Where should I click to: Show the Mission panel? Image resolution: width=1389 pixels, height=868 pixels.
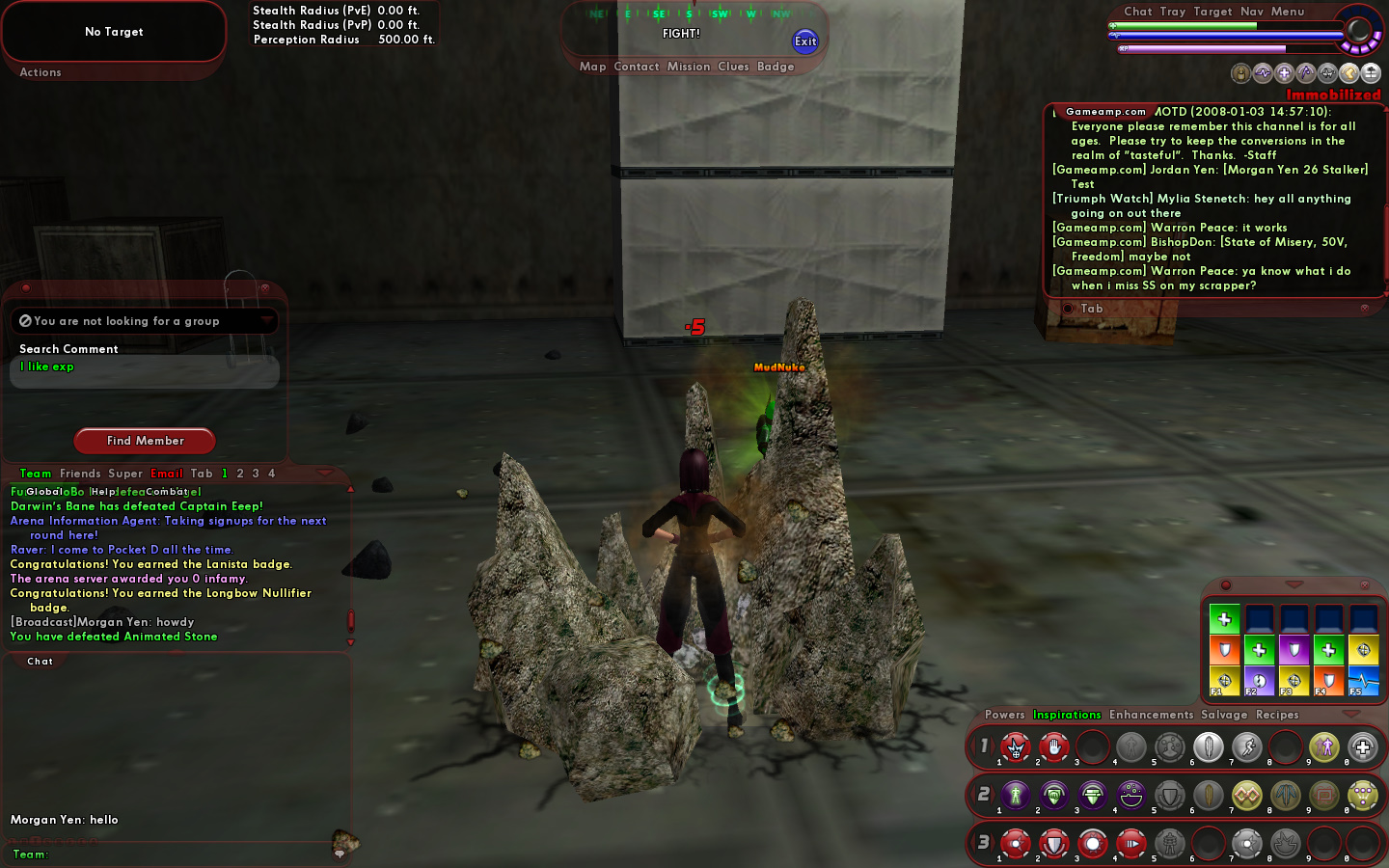(x=689, y=67)
